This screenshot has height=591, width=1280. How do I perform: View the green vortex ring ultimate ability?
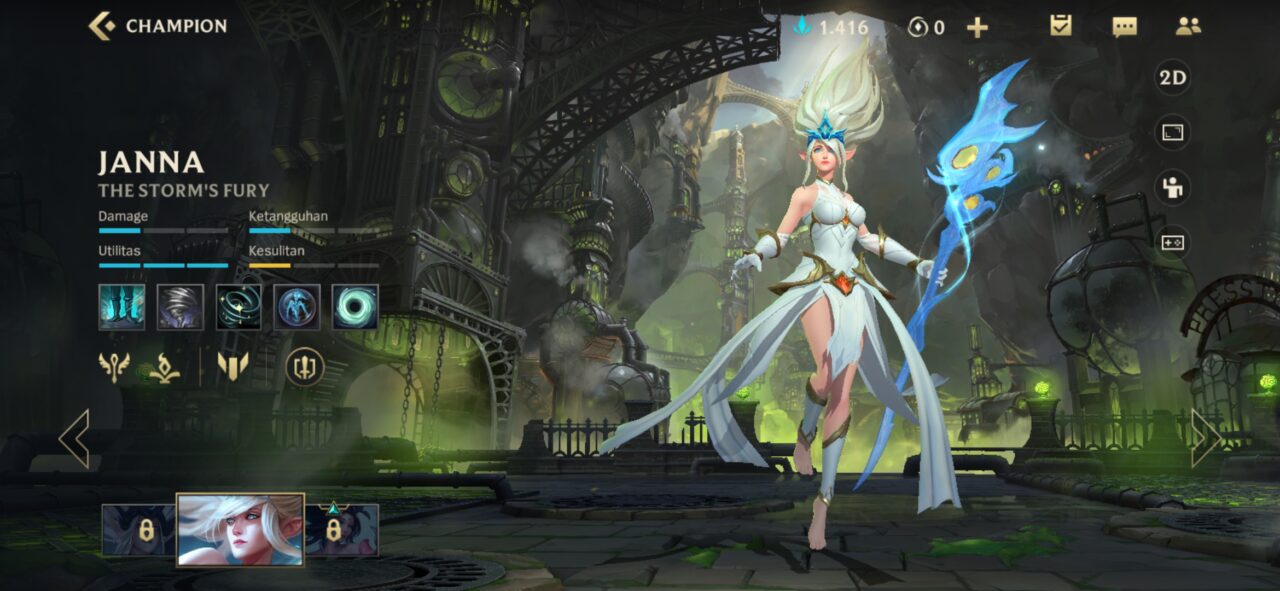355,307
